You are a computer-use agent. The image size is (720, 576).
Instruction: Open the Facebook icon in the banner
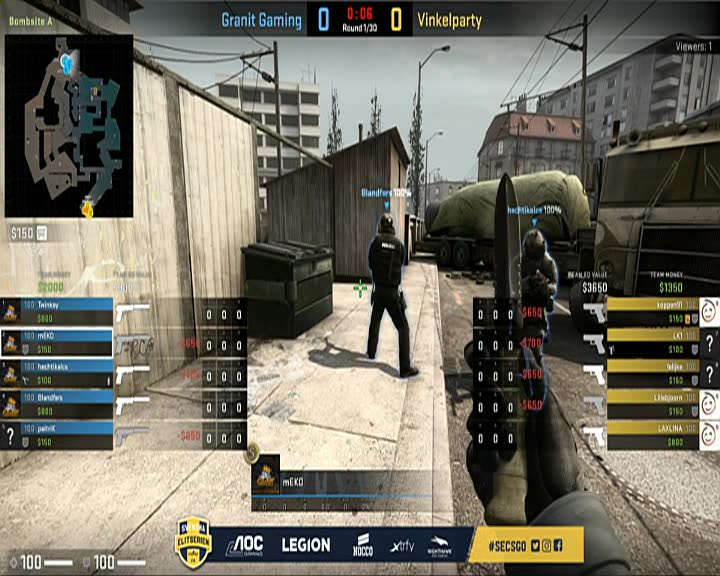pyautogui.click(x=558, y=545)
